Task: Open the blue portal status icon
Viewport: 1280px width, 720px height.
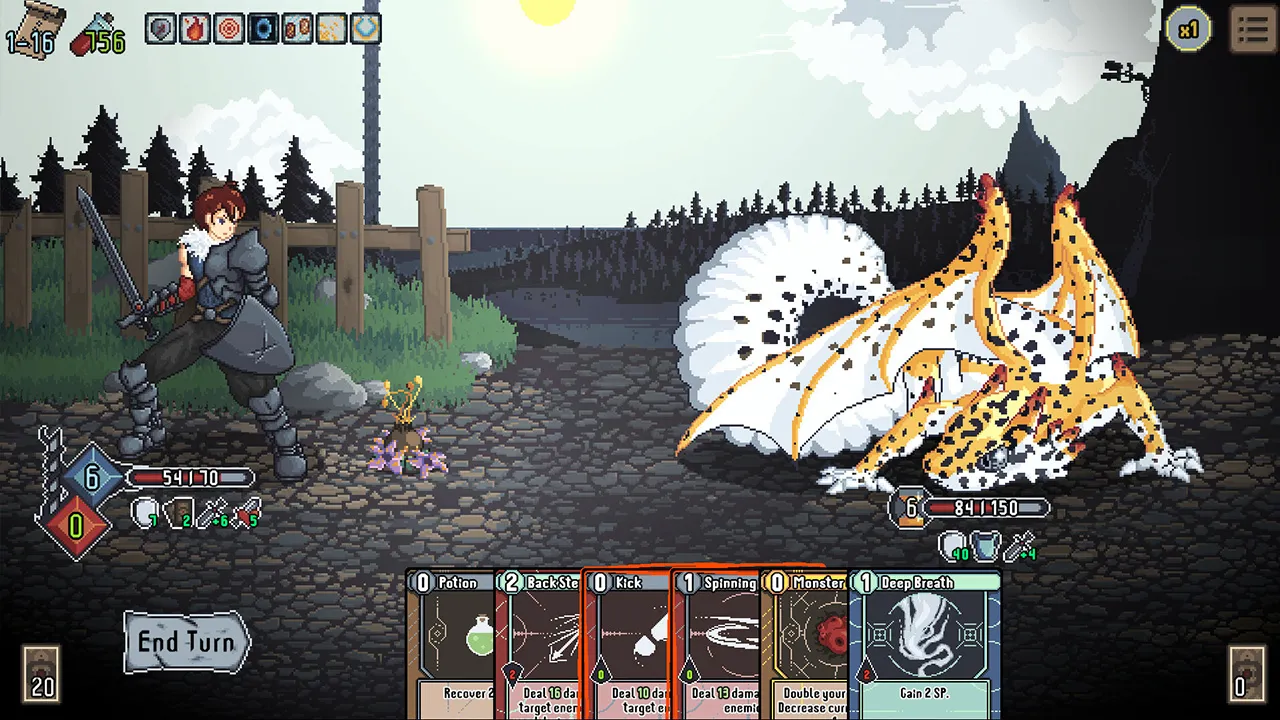Action: pos(262,28)
